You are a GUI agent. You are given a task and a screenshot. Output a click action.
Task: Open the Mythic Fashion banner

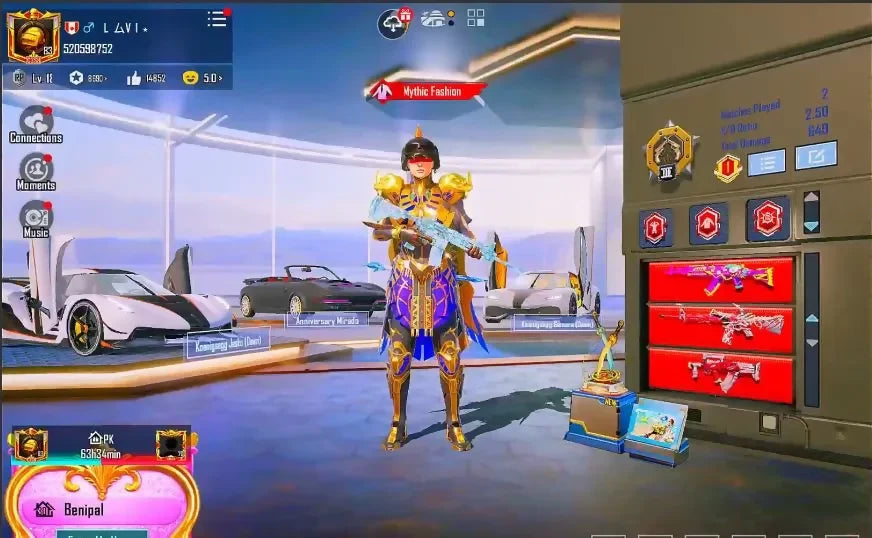coord(429,91)
